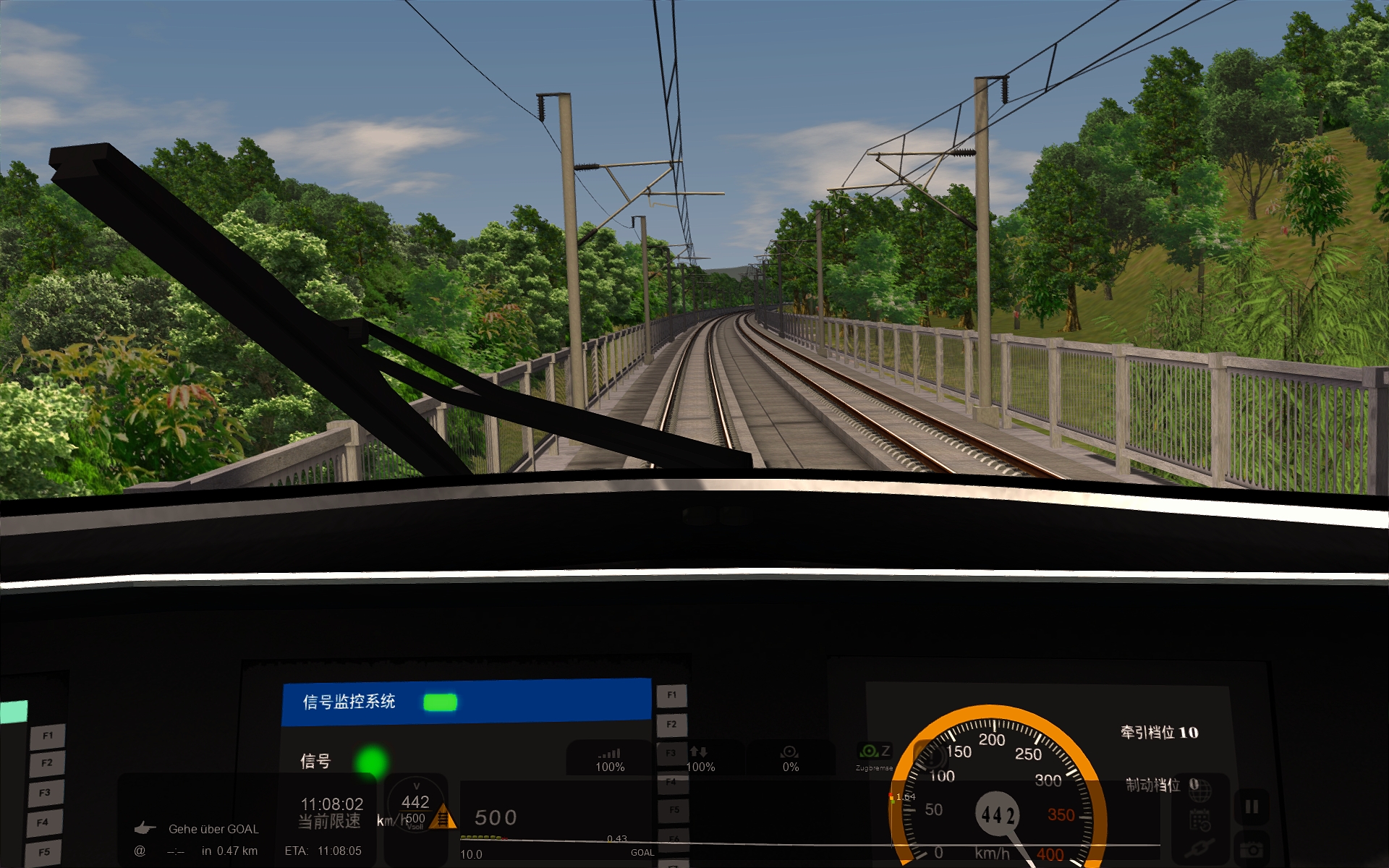Toggle the Zugbremse train brake icon
This screenshot has height=868, width=1389.
coord(874,756)
